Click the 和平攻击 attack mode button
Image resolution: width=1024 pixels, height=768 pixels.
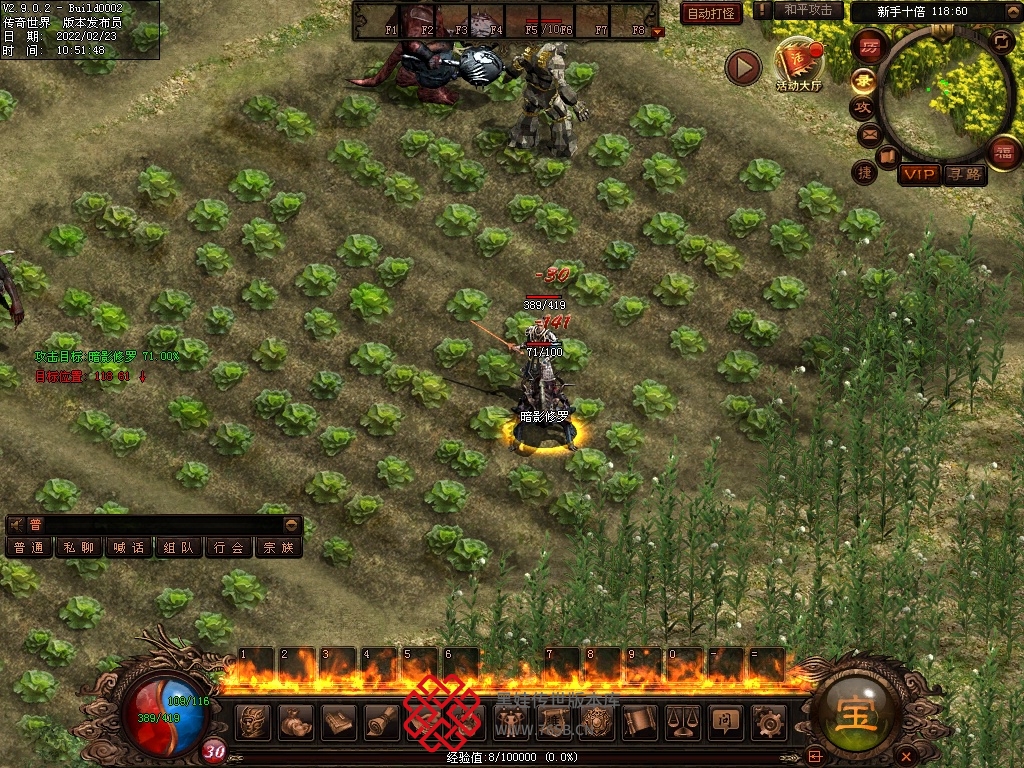pyautogui.click(x=808, y=10)
